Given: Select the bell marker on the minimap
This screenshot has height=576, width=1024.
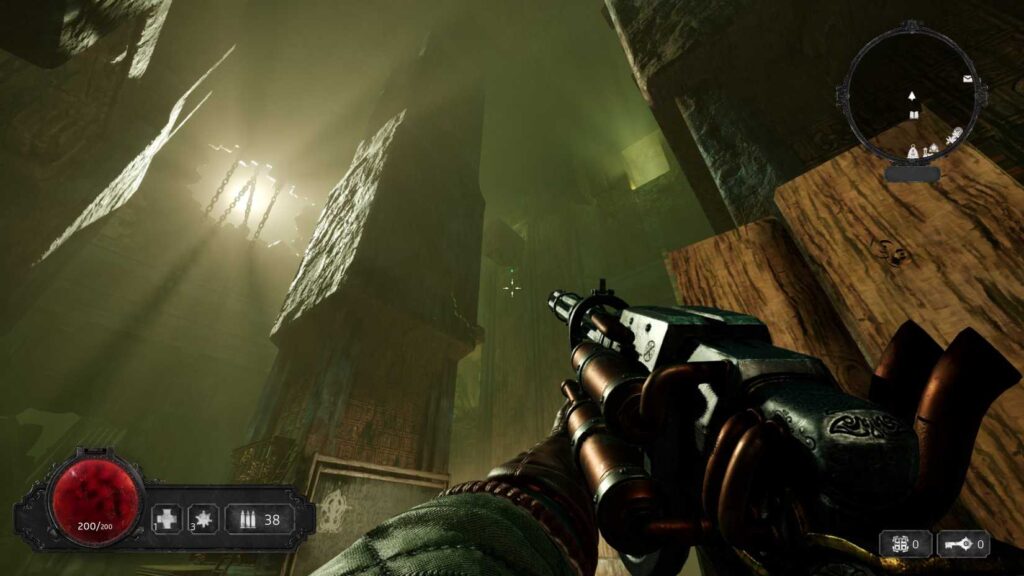Looking at the screenshot, I should (x=911, y=151).
